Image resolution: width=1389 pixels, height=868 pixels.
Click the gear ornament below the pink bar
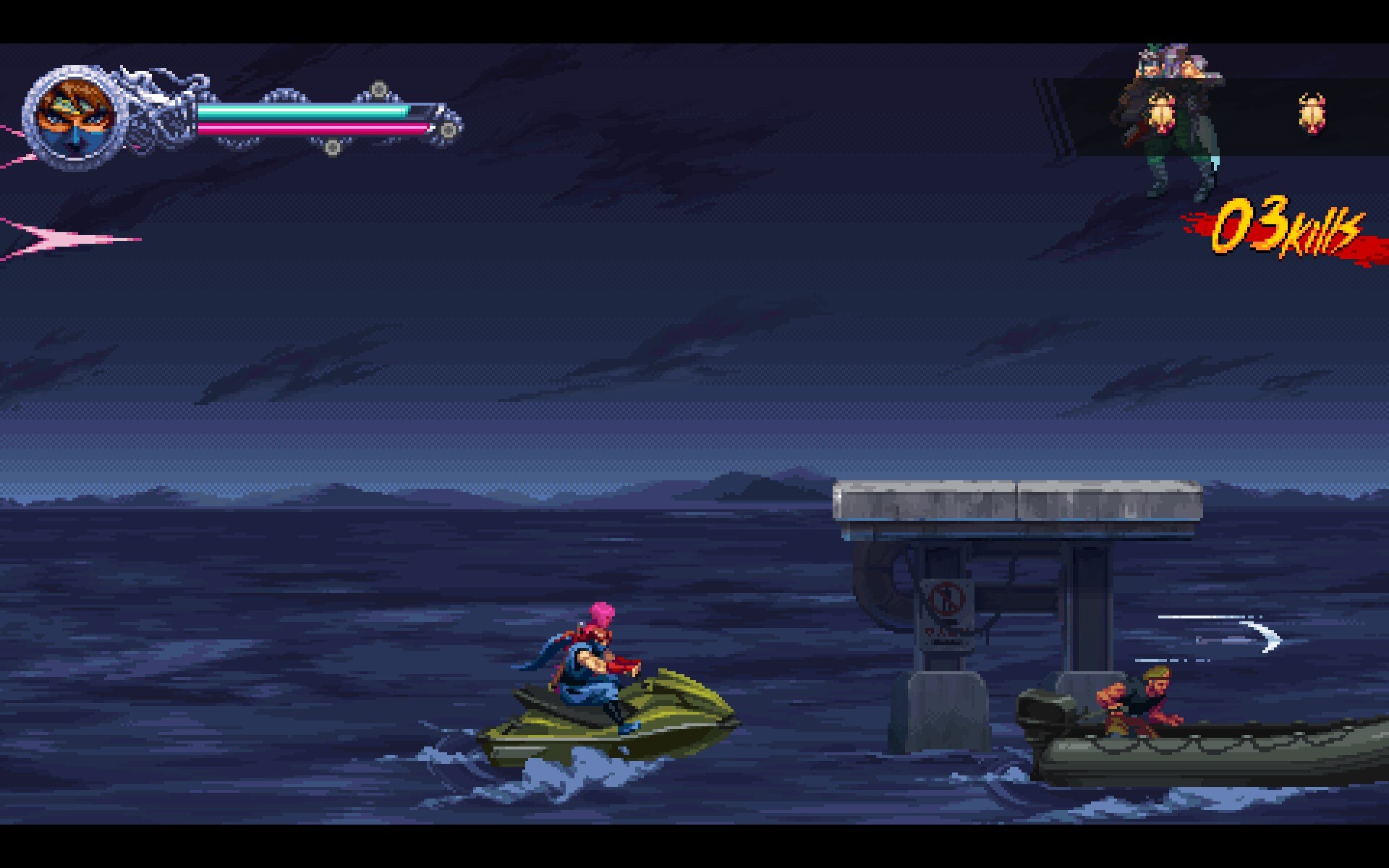pyautogui.click(x=333, y=148)
